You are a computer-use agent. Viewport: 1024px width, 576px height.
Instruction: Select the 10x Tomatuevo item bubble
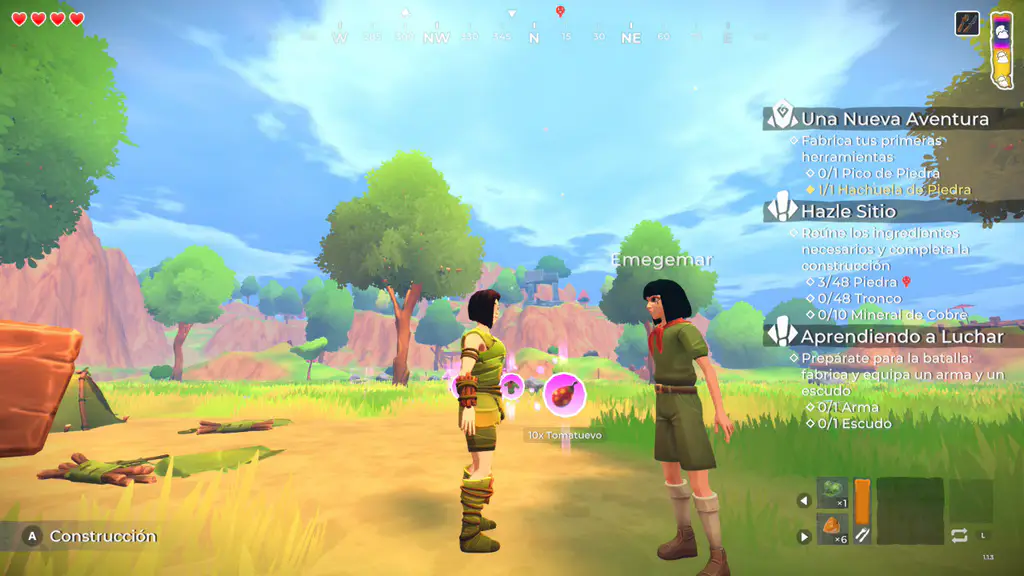(564, 394)
